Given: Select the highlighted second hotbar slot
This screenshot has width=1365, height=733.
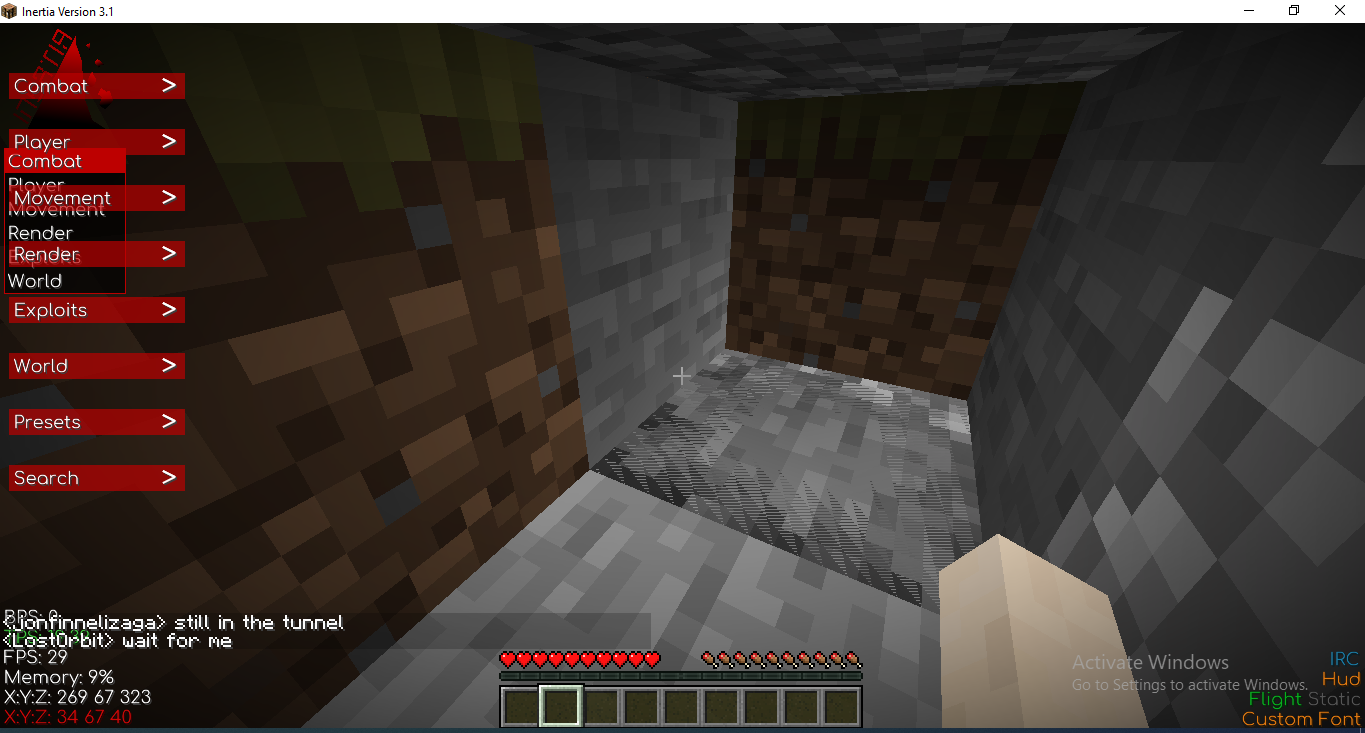Looking at the screenshot, I should 561,706.
